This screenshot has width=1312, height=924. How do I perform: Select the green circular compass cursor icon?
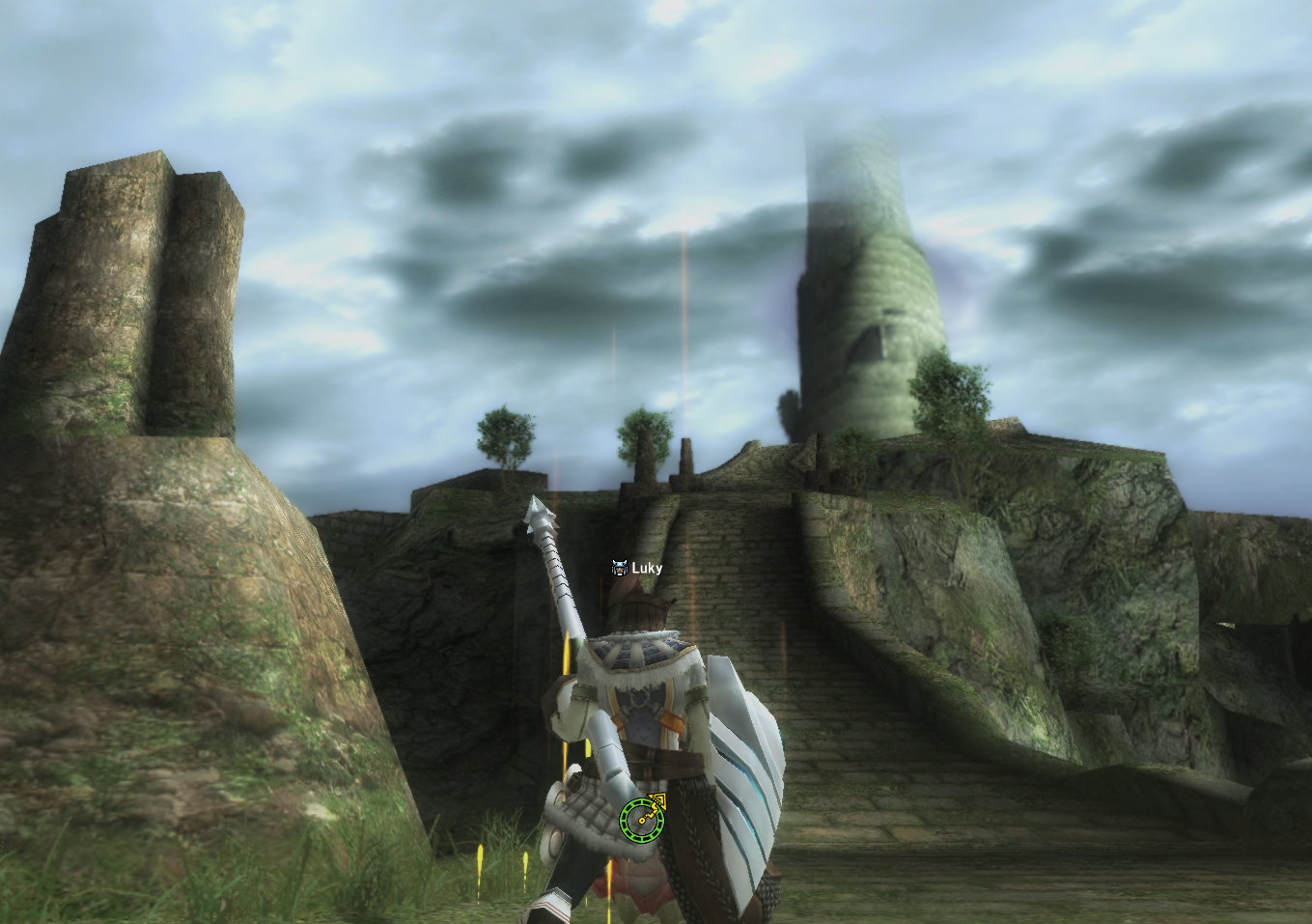coord(638,819)
